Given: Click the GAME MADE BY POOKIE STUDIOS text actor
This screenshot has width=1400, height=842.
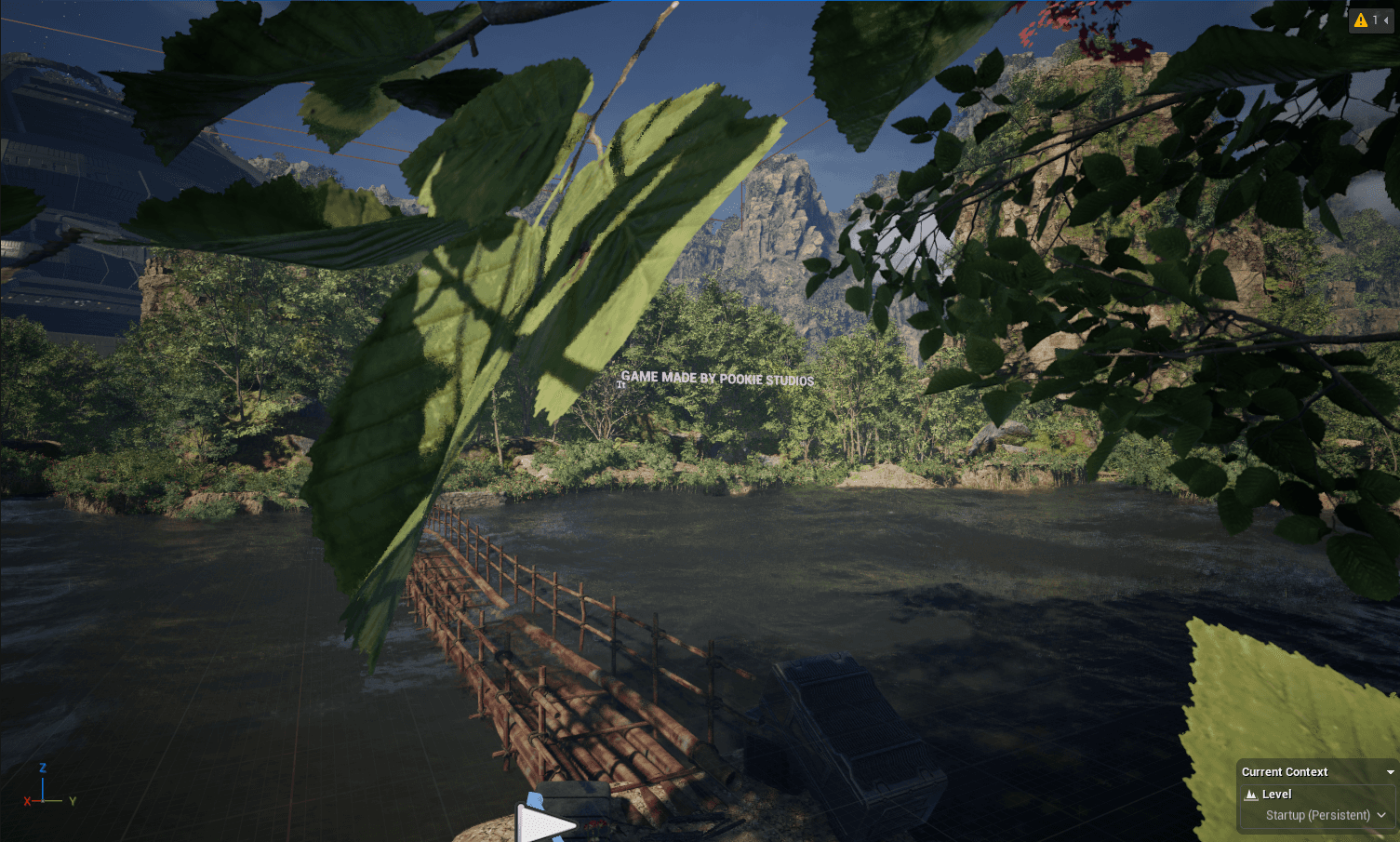Looking at the screenshot, I should pyautogui.click(x=719, y=380).
